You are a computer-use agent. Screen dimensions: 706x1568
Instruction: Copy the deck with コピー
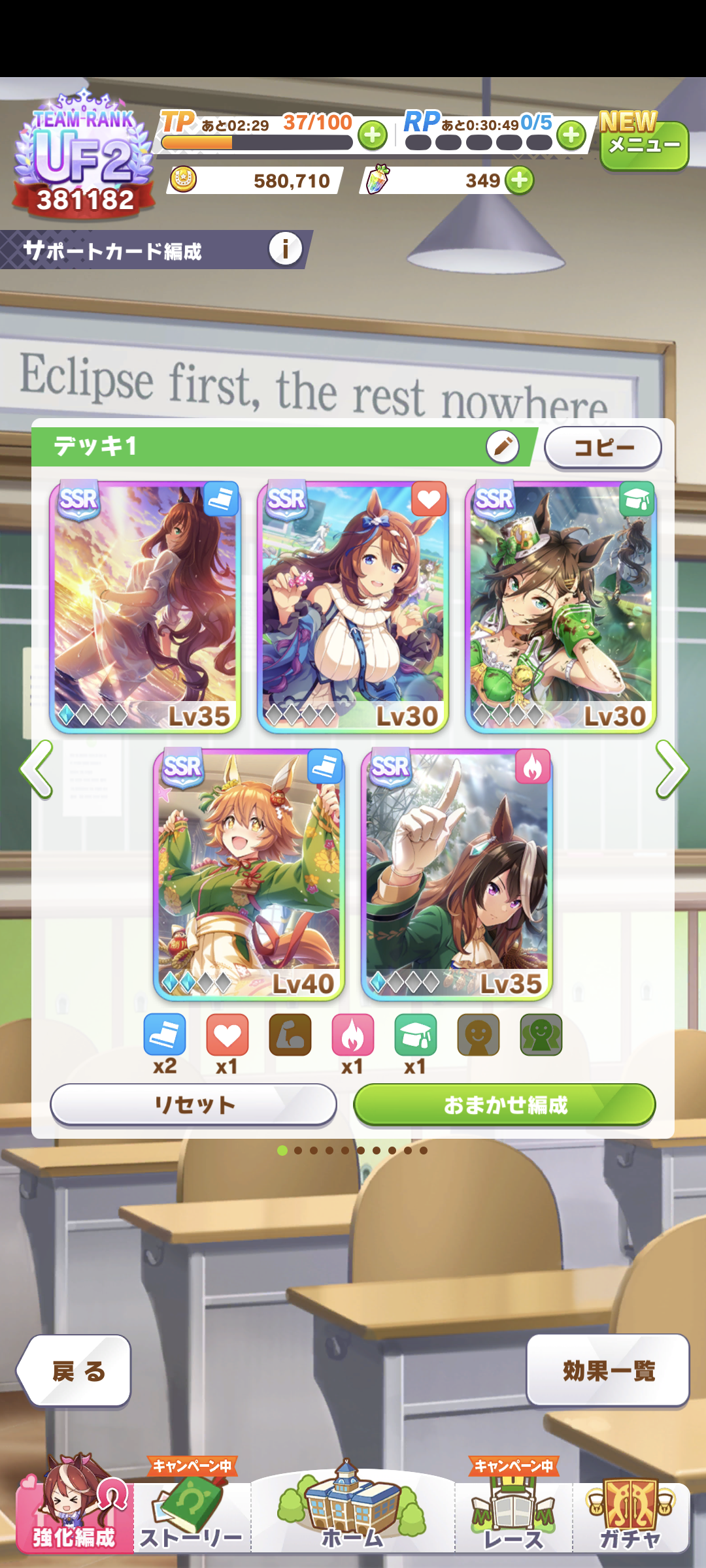pos(603,448)
